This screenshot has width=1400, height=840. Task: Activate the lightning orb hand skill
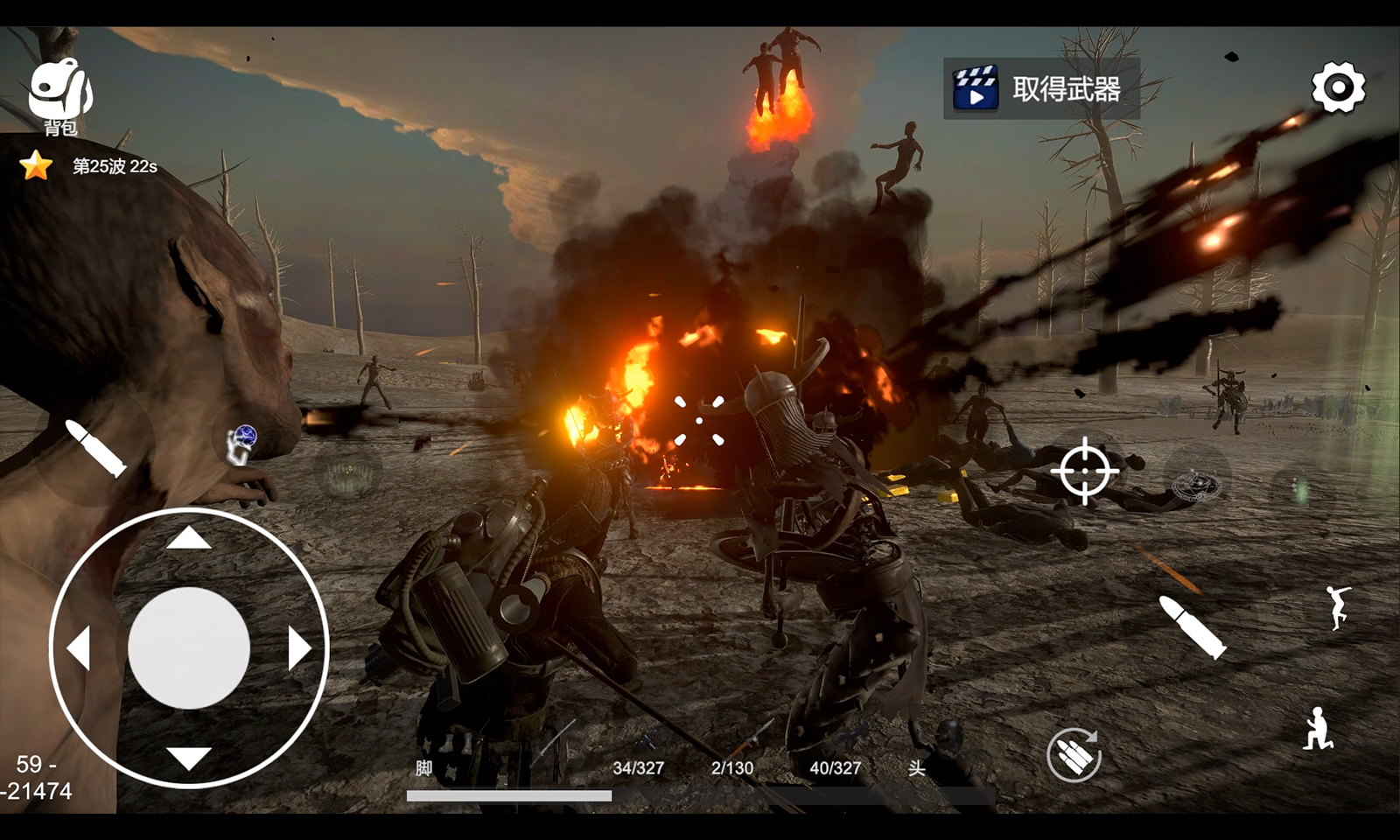[243, 442]
